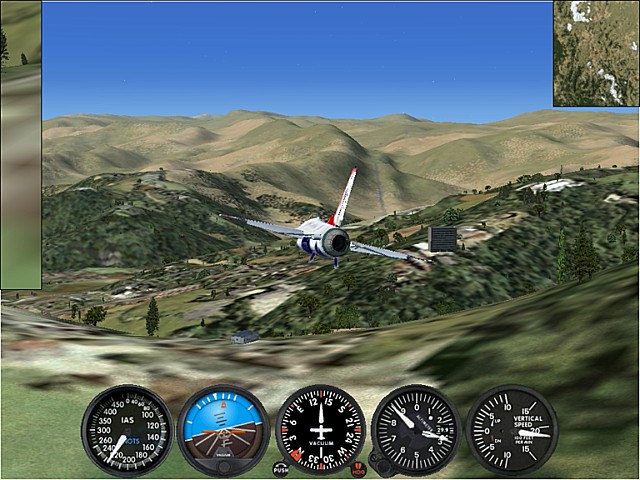The height and width of the screenshot is (480, 640).
Task: Click the PUSH knob on the heading indicator
Action: tap(281, 468)
